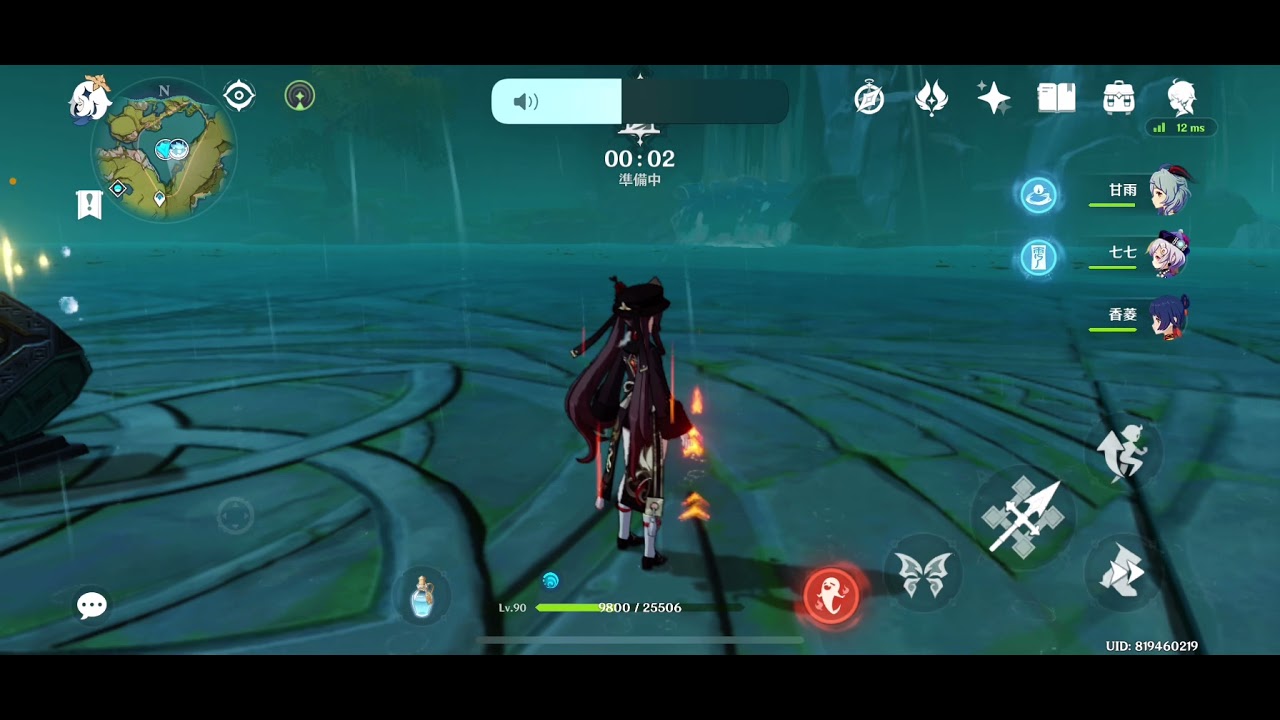
Task: Open the adventurer handbook book icon
Action: click(x=1056, y=98)
